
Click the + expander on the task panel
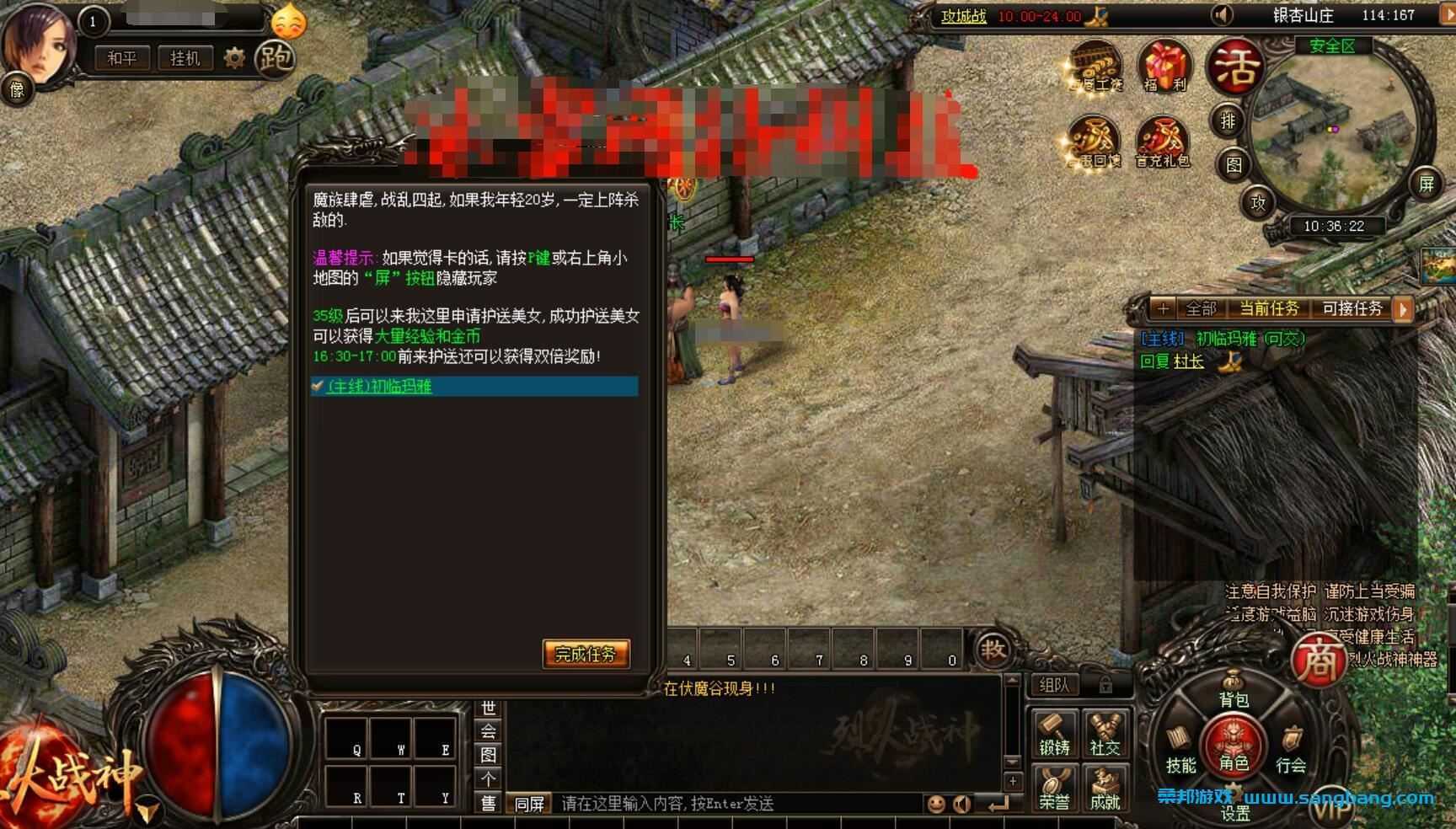pyautogui.click(x=1164, y=309)
